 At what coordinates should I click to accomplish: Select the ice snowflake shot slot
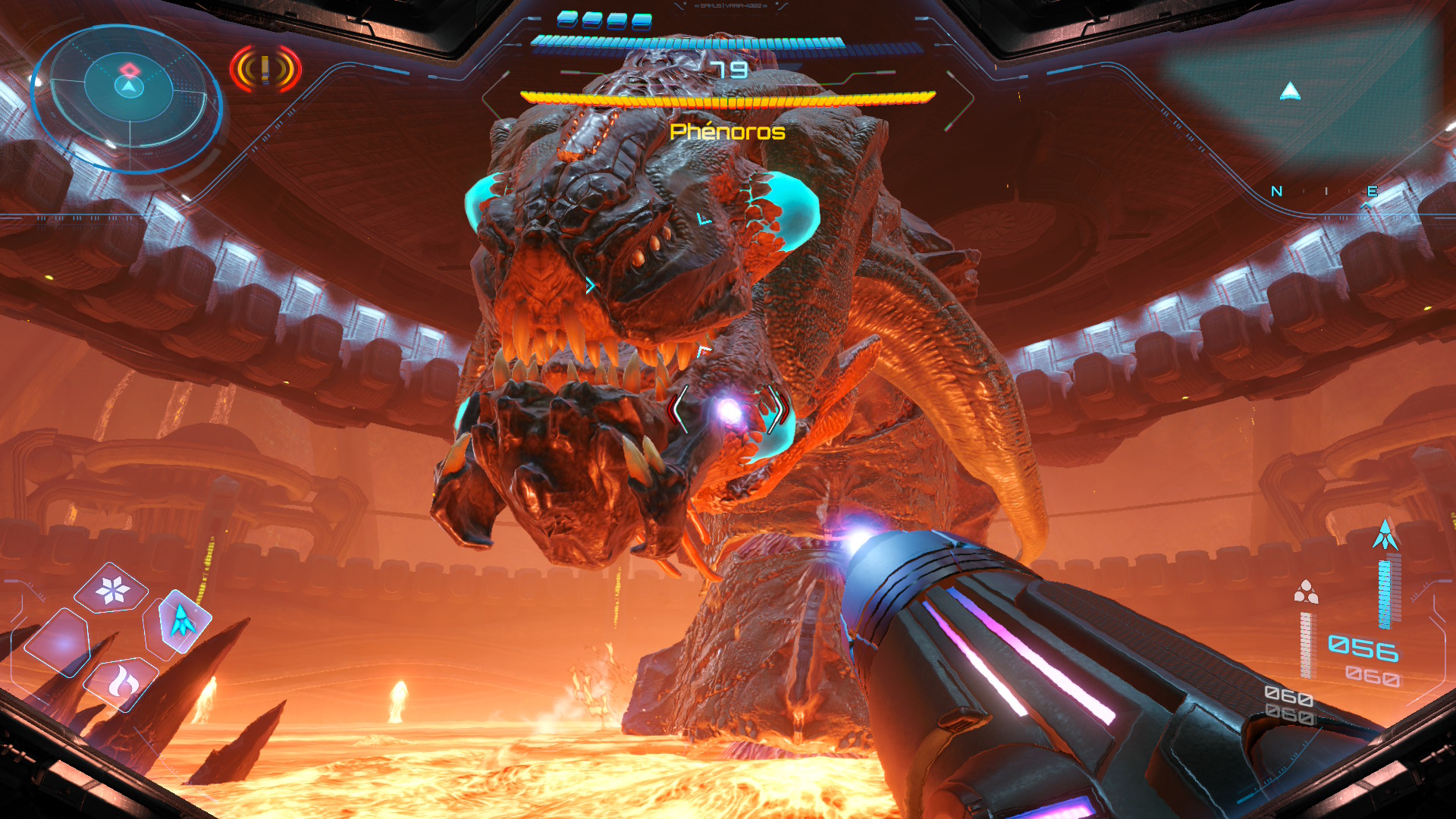[x=113, y=590]
